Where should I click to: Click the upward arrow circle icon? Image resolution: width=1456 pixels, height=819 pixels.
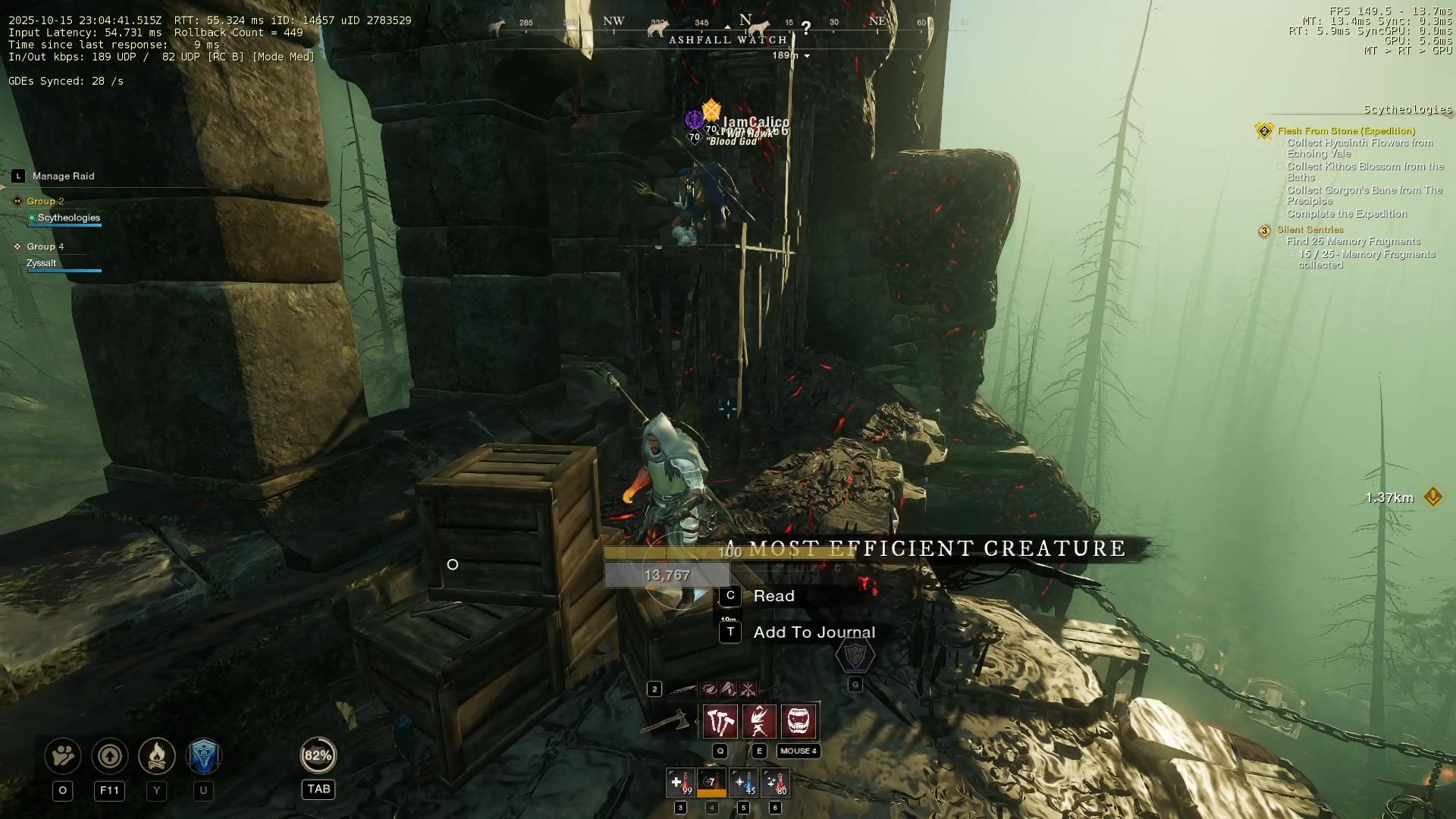coord(110,756)
